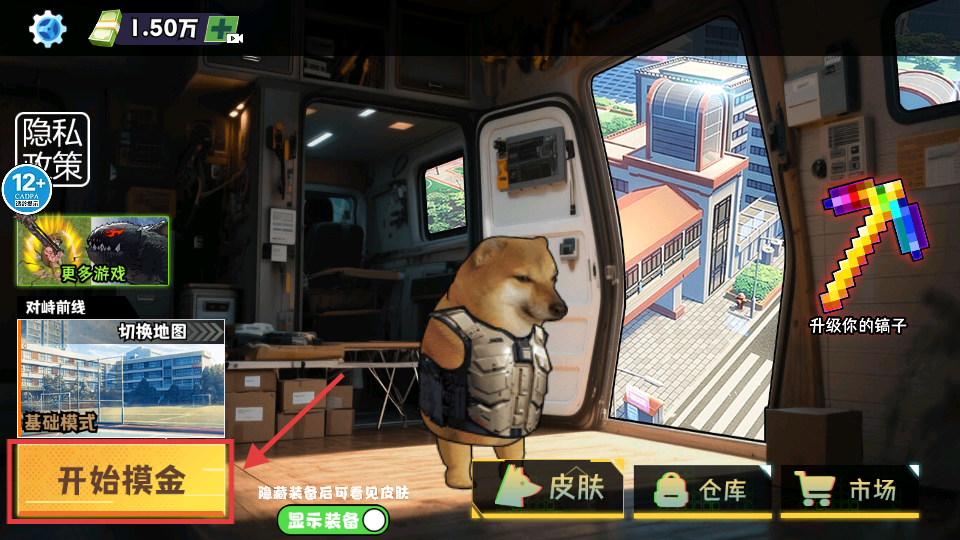960x540 pixels.
Task: View the 12+ age rating notice
Action: (26, 187)
